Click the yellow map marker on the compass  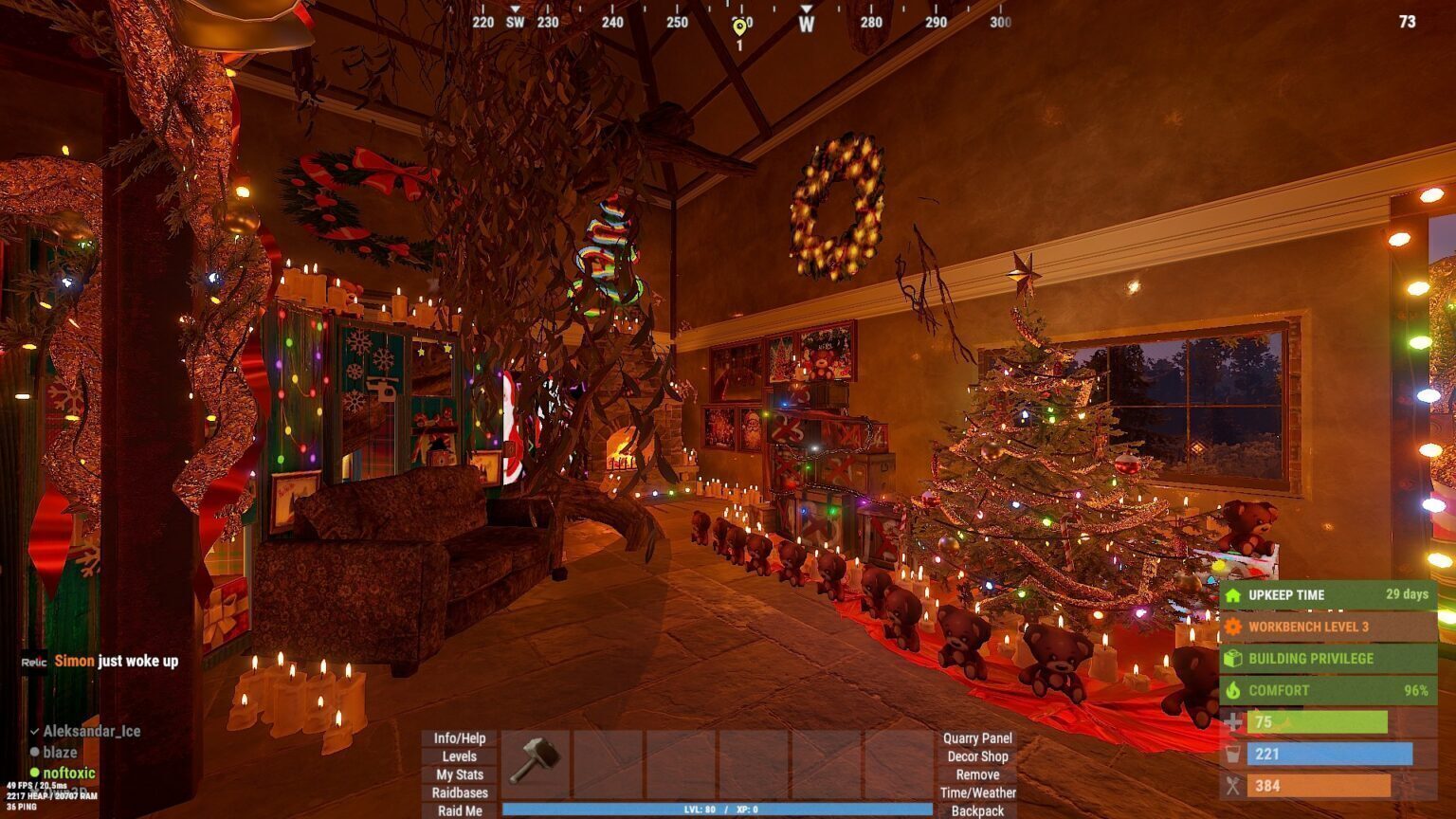pyautogui.click(x=739, y=27)
